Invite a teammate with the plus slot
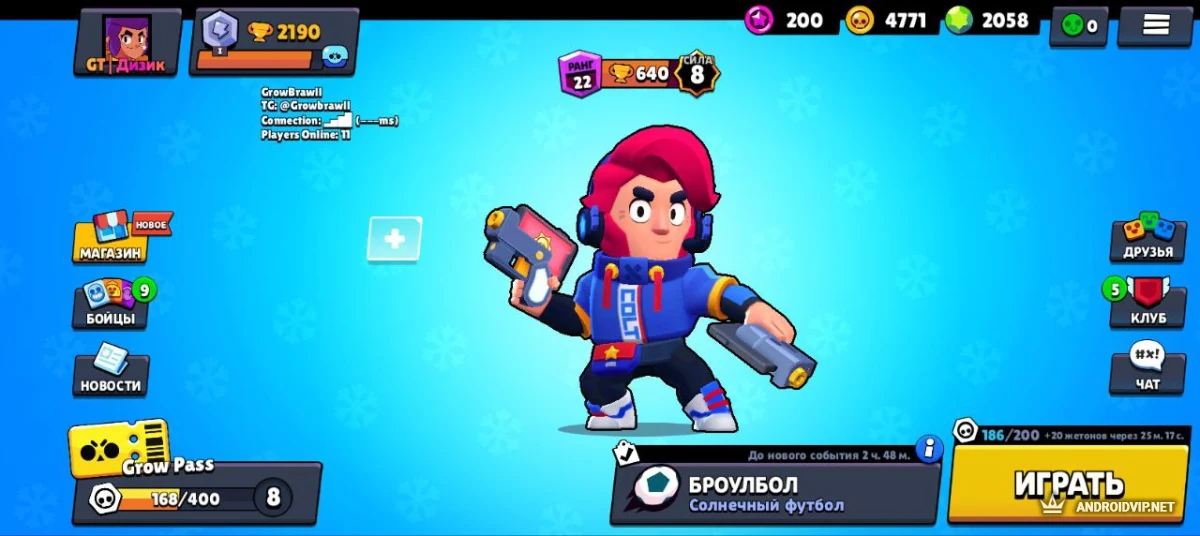Viewport: 1200px width, 536px height. 394,239
